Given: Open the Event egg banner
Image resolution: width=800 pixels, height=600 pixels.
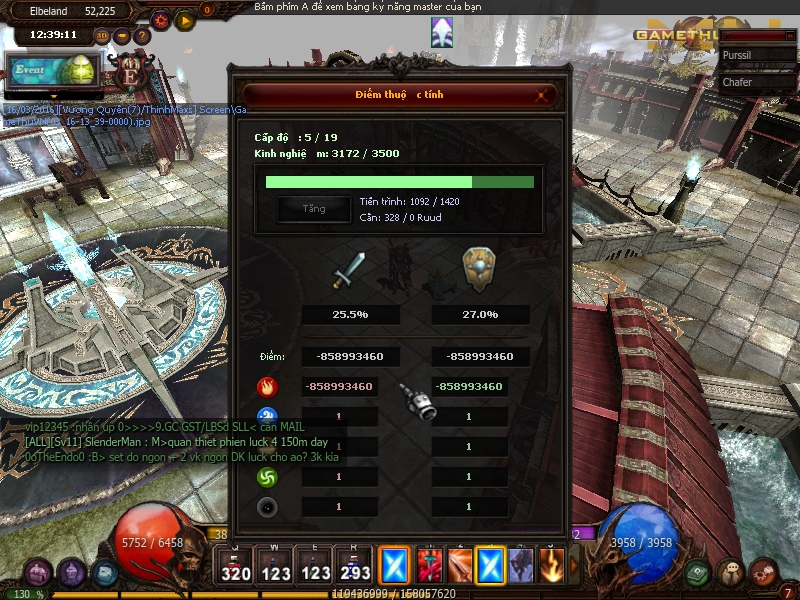Looking at the screenshot, I should point(52,71).
